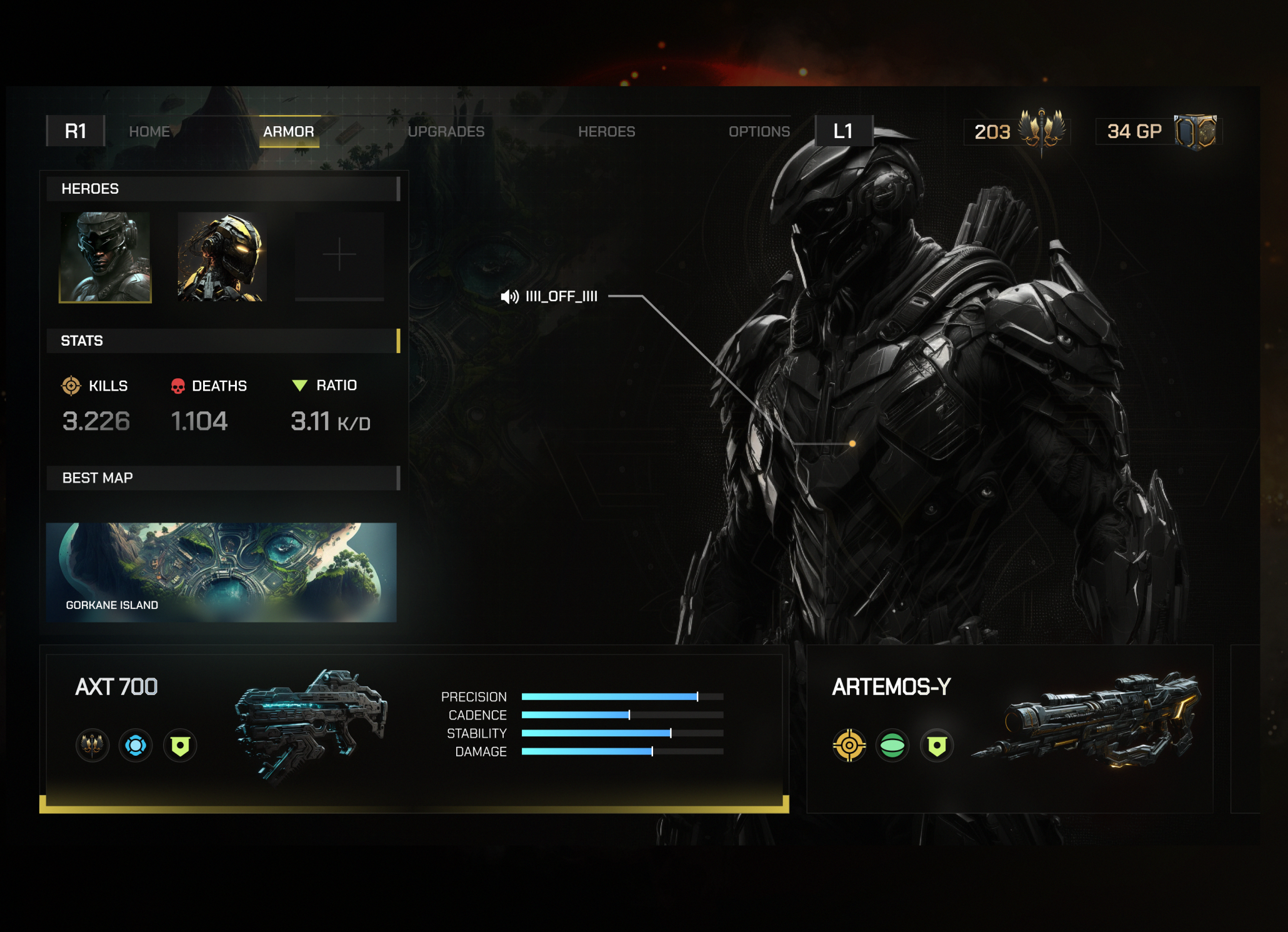Click the crosshair icon next to KILLS
This screenshot has height=932, width=1288.
coord(71,386)
